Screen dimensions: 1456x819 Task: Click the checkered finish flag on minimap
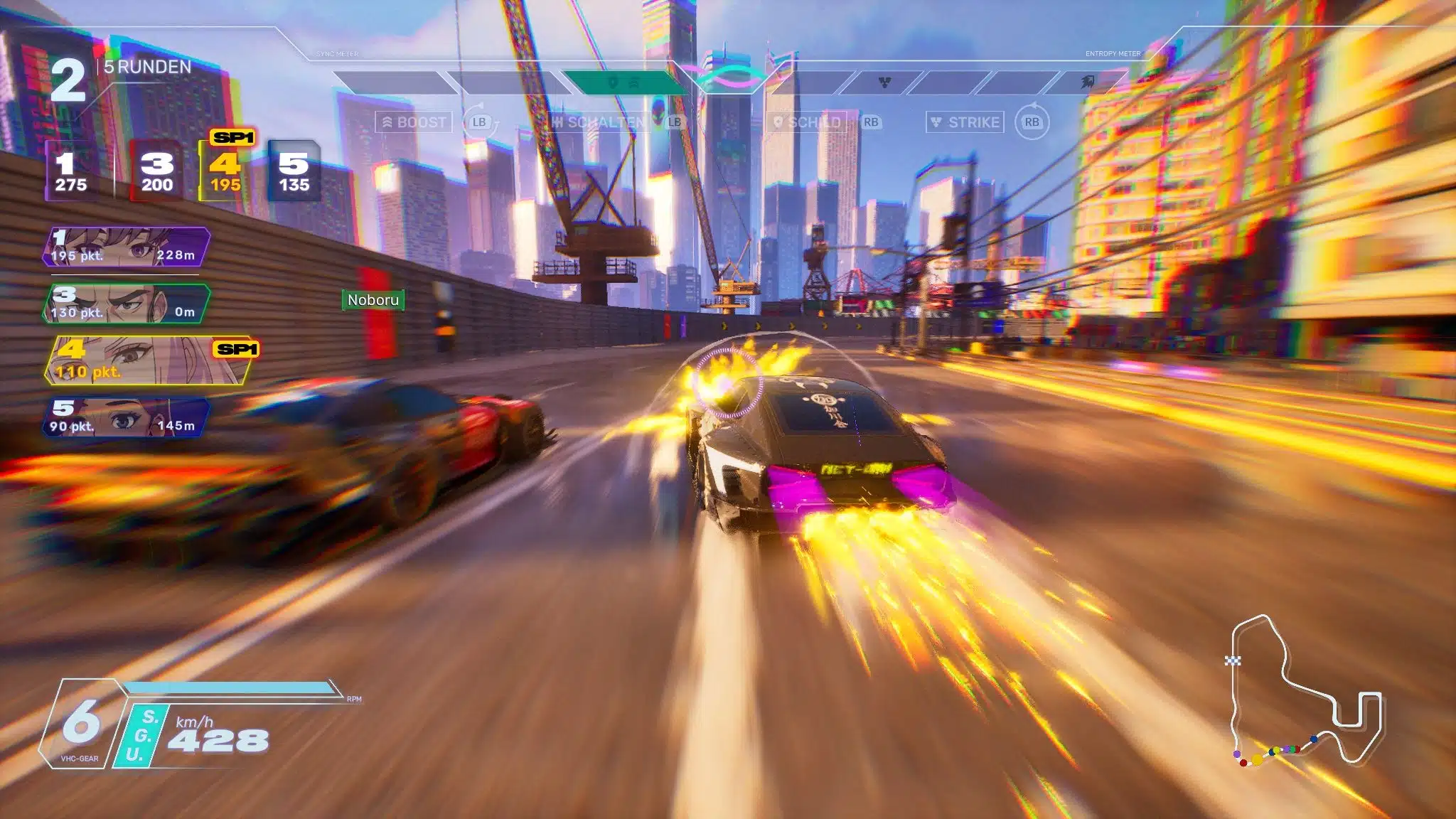(x=1233, y=660)
